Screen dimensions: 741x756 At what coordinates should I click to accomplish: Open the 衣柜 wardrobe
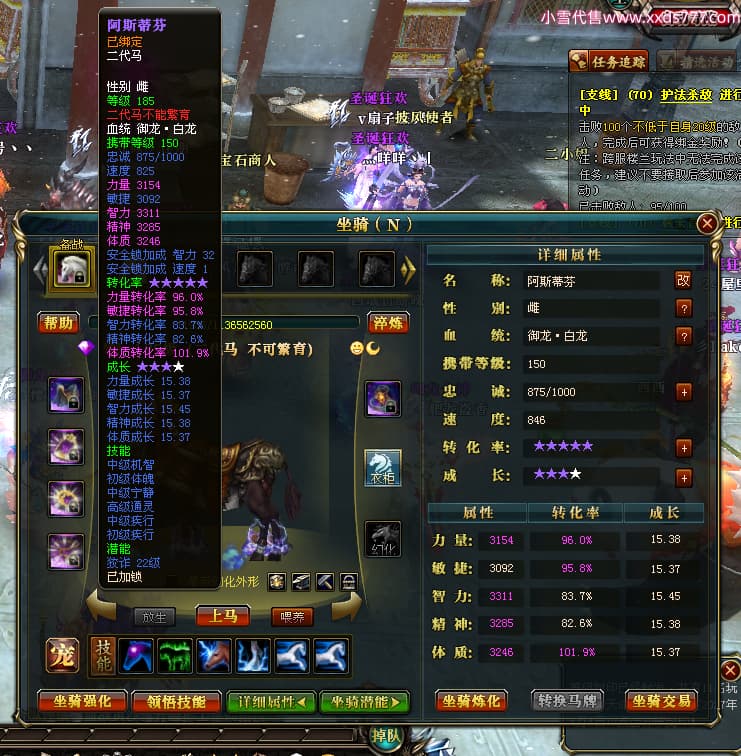(383, 467)
